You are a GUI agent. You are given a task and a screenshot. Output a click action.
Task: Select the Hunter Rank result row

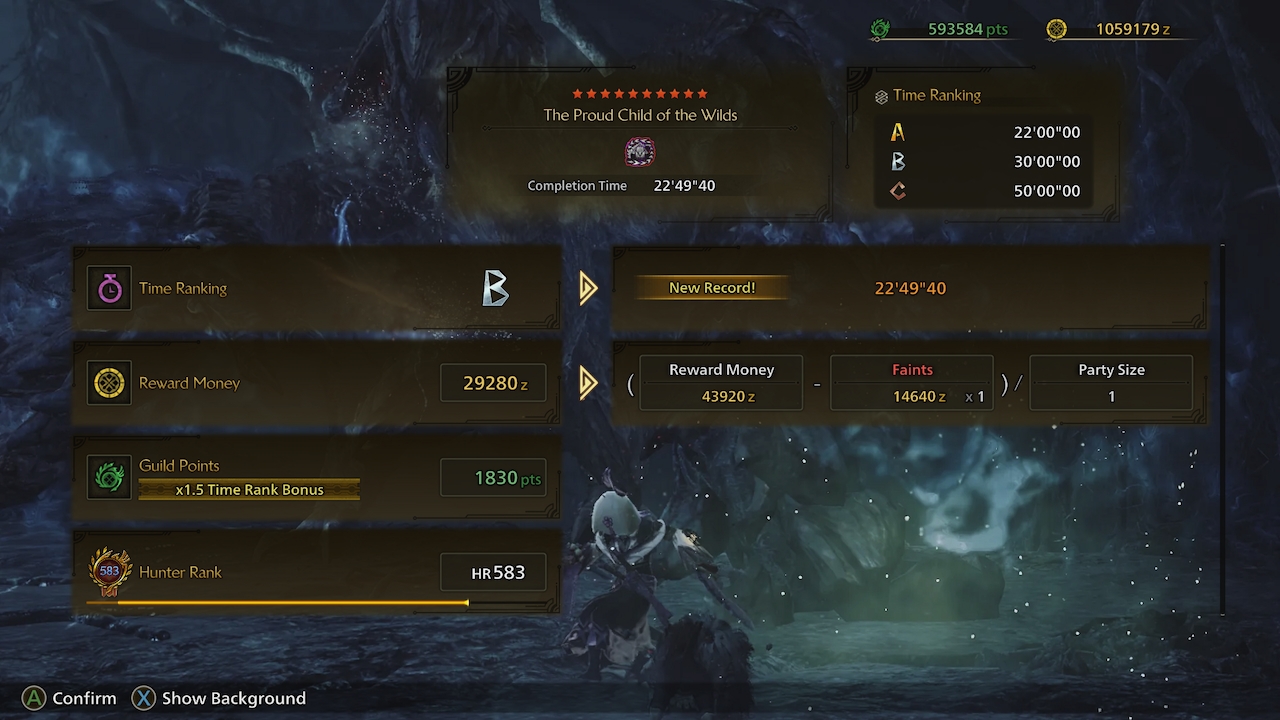coord(316,572)
